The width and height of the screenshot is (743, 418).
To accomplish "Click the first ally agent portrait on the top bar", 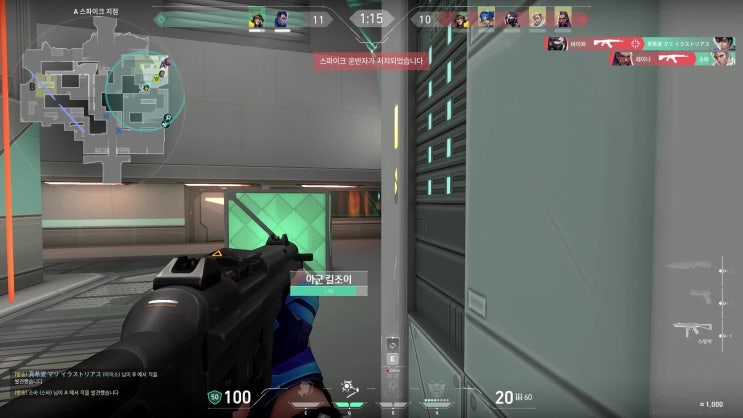I will tap(256, 19).
